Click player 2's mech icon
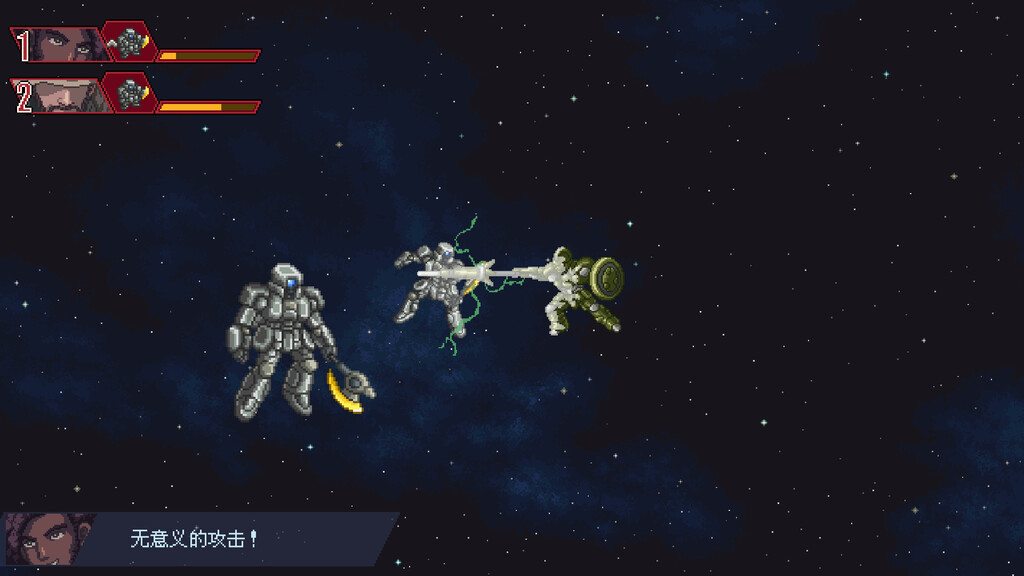The height and width of the screenshot is (576, 1024). coord(129,94)
